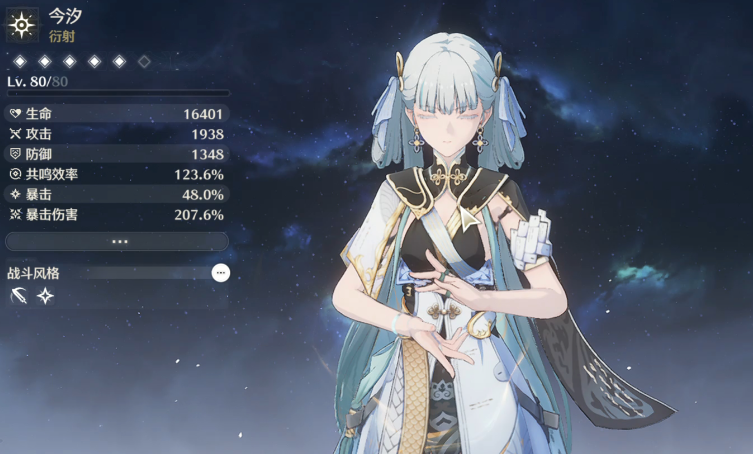Select the curved blade combat style icon
The height and width of the screenshot is (454, 753).
tap(18, 296)
